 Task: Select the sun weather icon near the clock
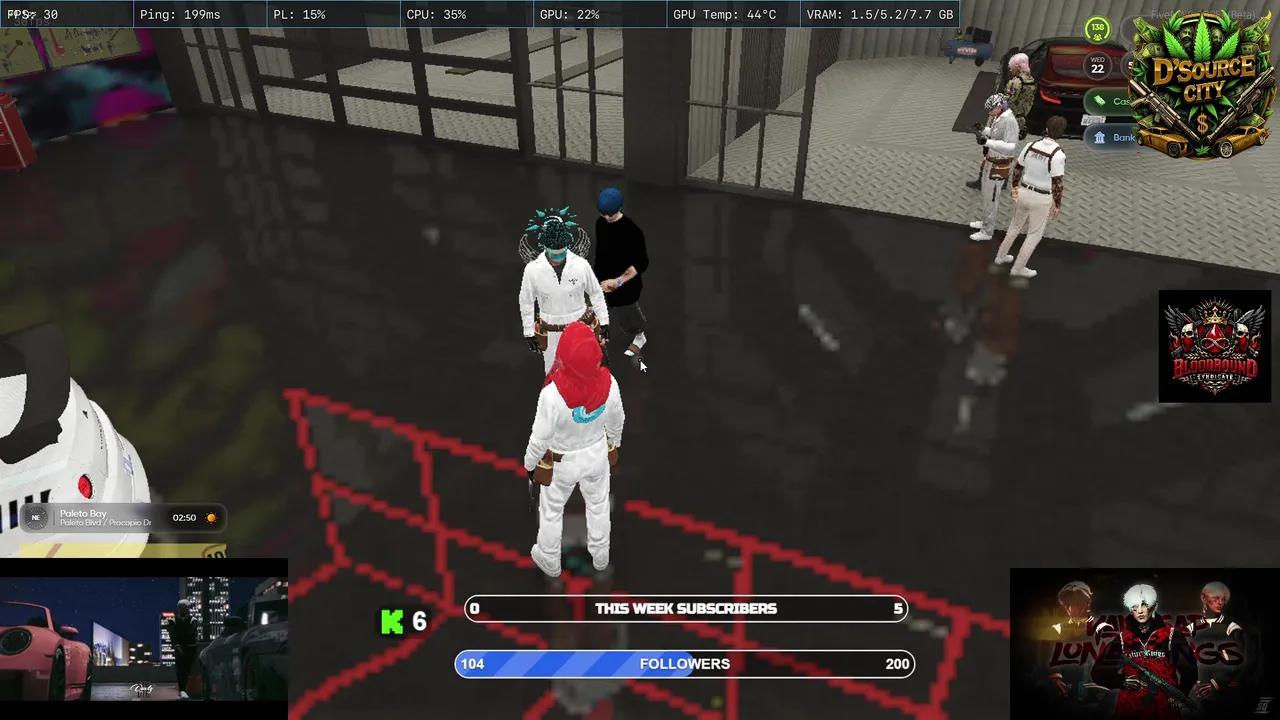tap(210, 517)
